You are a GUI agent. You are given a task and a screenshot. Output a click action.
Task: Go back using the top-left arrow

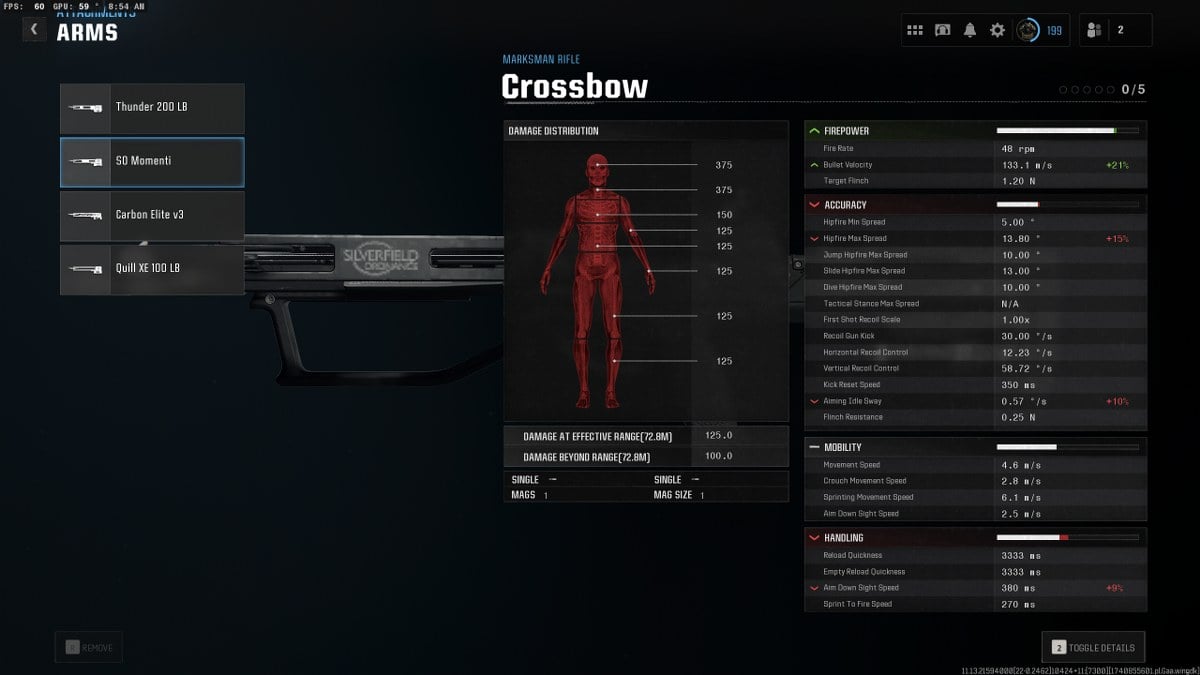point(35,29)
